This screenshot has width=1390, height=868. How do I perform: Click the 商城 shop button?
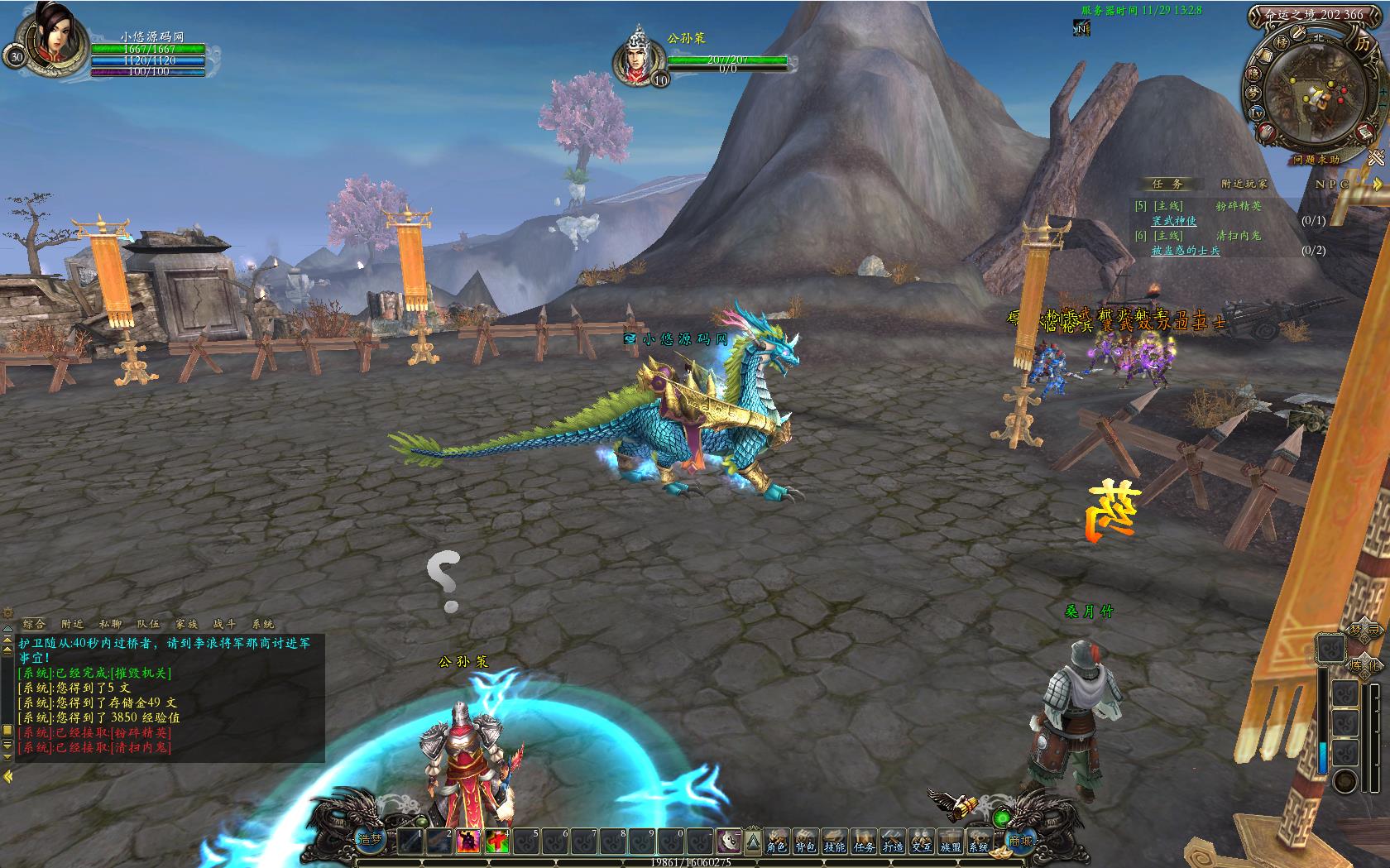[x=1019, y=841]
